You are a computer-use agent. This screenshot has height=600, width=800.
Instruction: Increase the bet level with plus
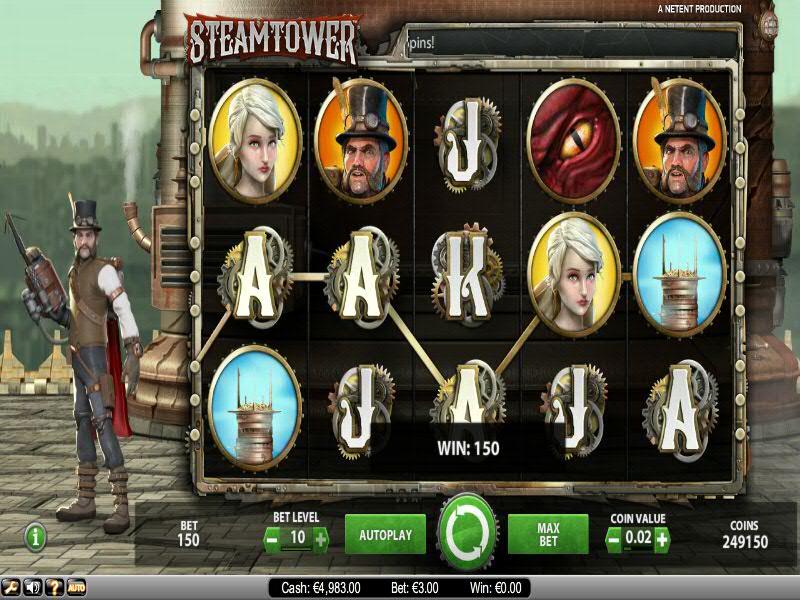(x=320, y=540)
